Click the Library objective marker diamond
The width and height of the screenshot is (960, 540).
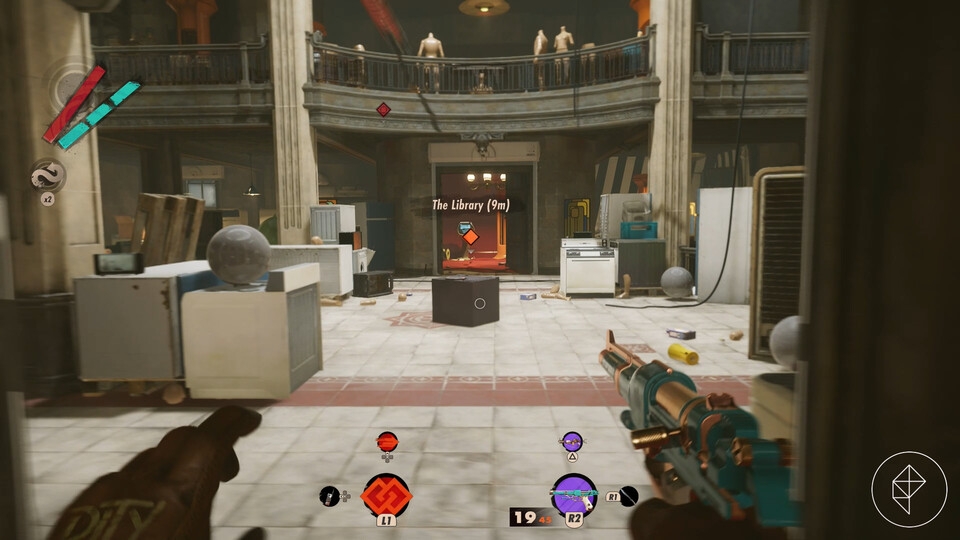pos(469,238)
